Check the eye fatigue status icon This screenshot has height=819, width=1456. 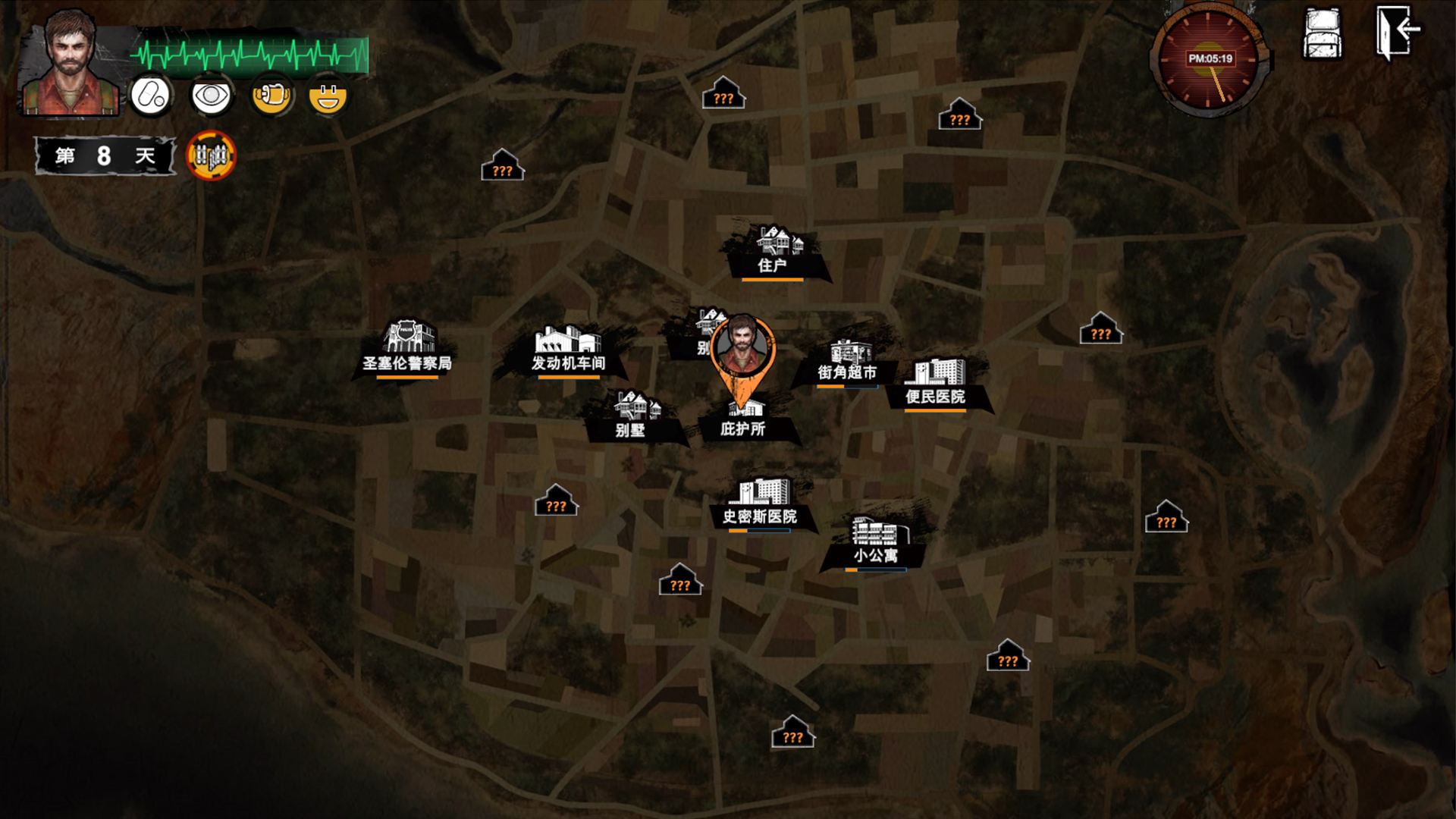click(x=211, y=96)
